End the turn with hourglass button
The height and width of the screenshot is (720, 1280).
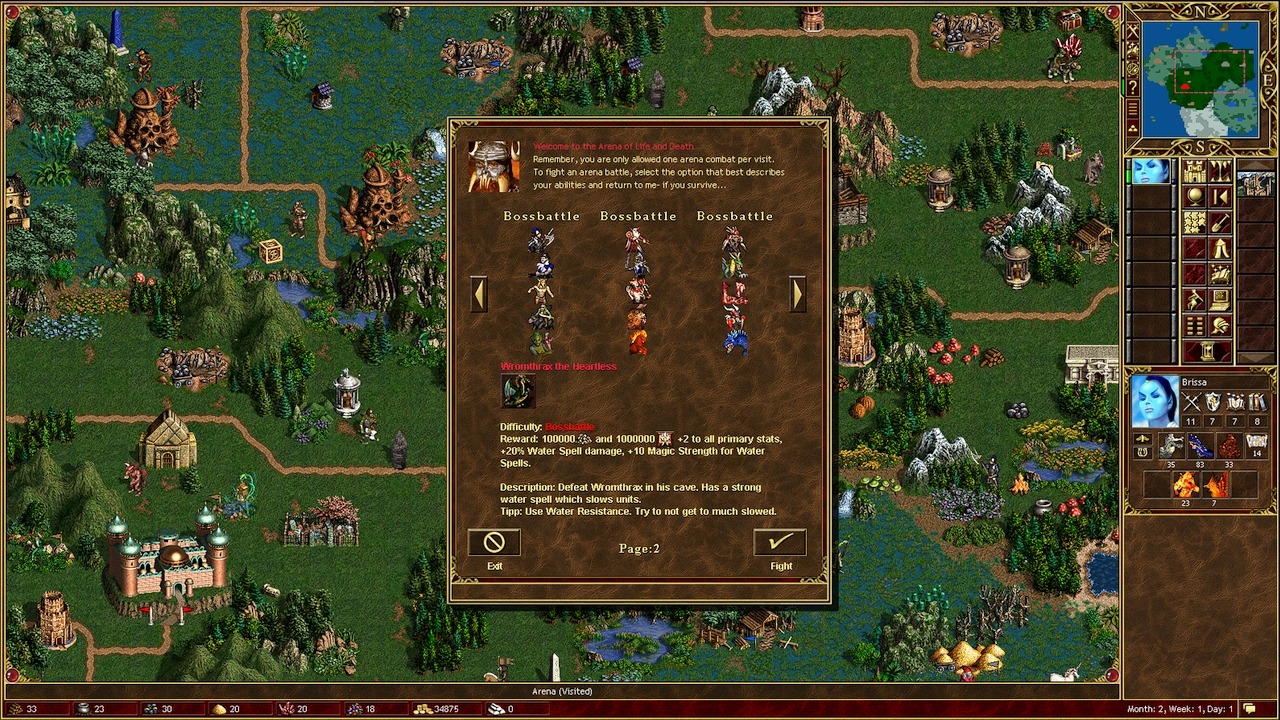click(x=1207, y=352)
